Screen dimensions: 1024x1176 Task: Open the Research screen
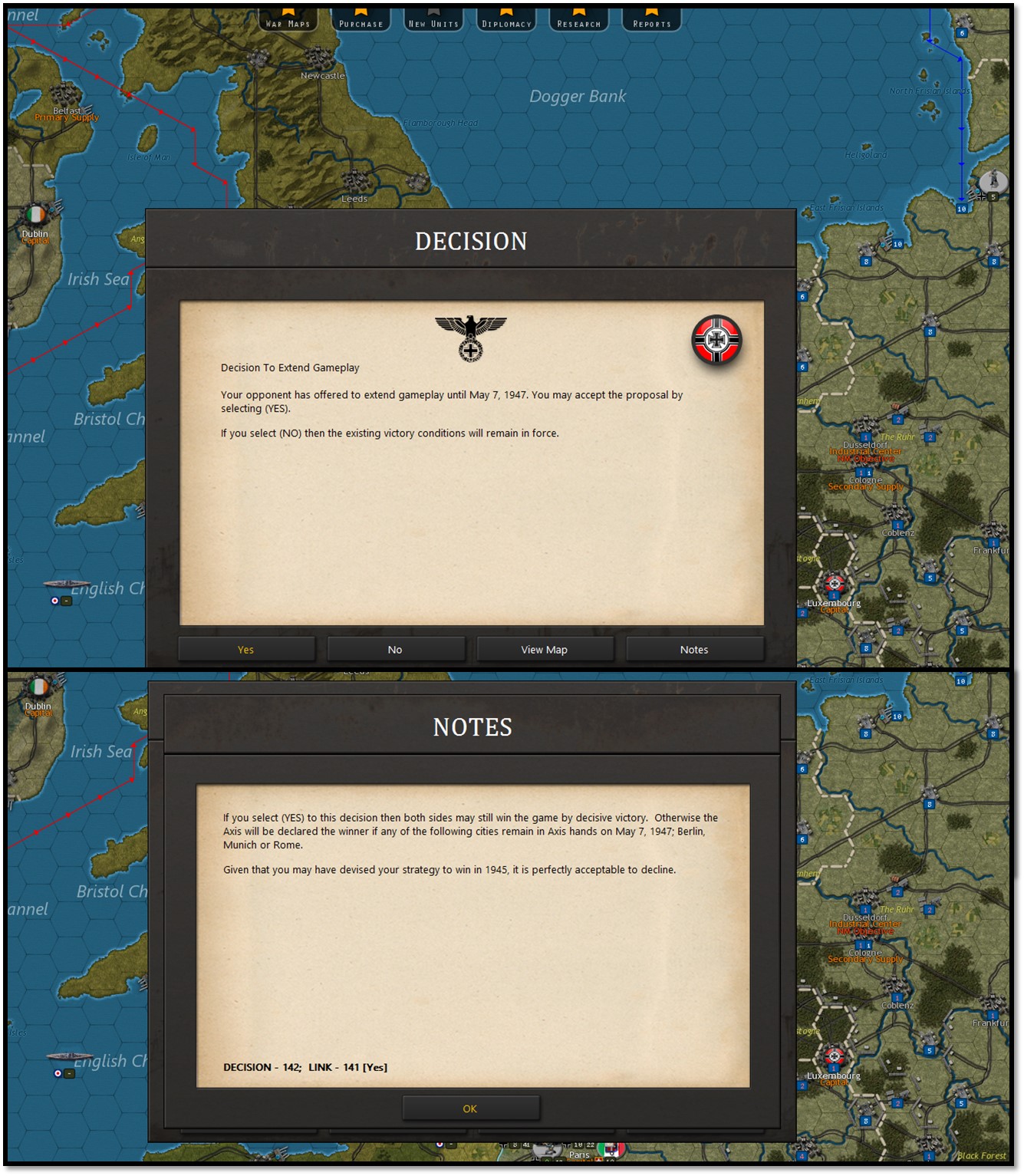pos(579,22)
